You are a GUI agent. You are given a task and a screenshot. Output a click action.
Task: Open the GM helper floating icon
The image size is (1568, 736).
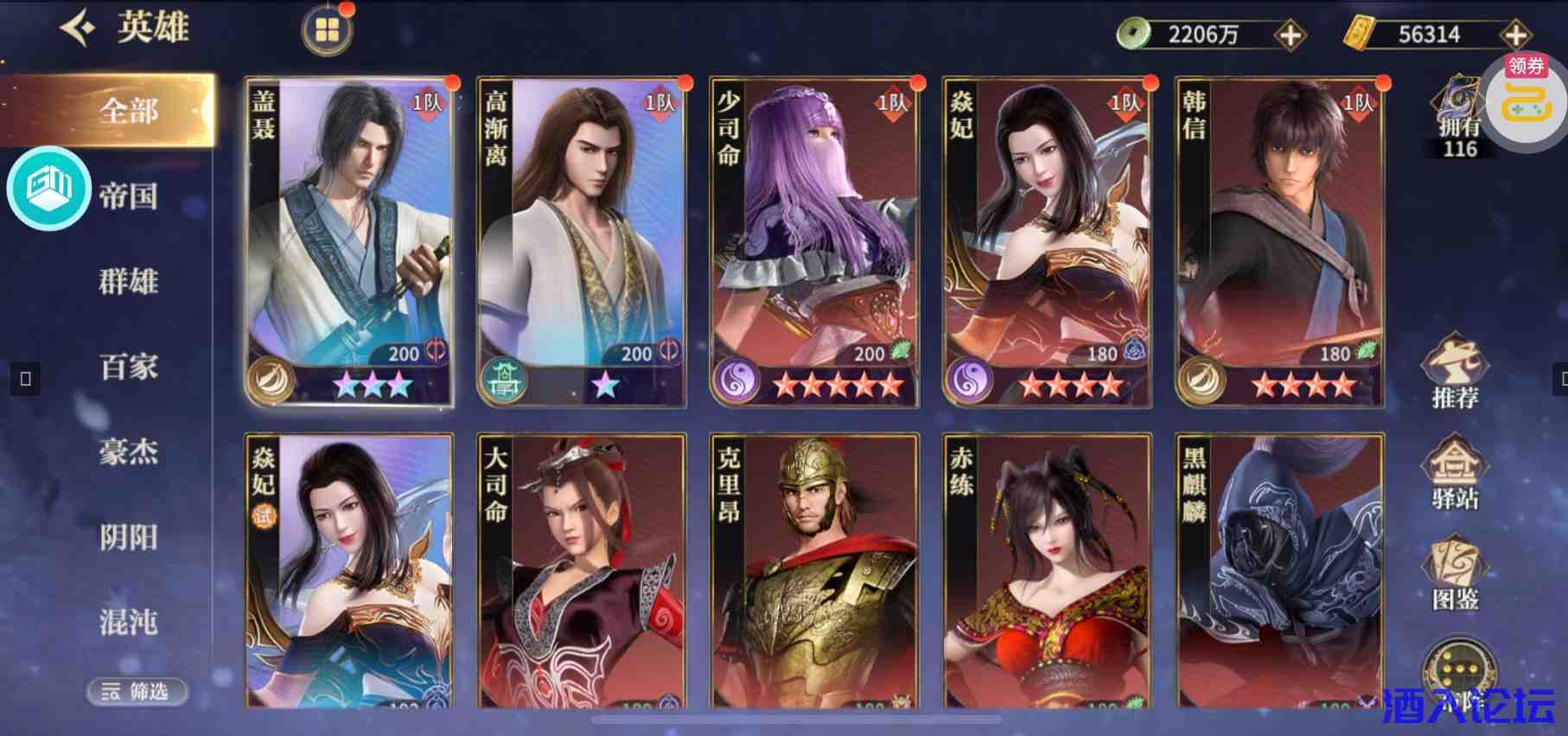click(x=49, y=190)
